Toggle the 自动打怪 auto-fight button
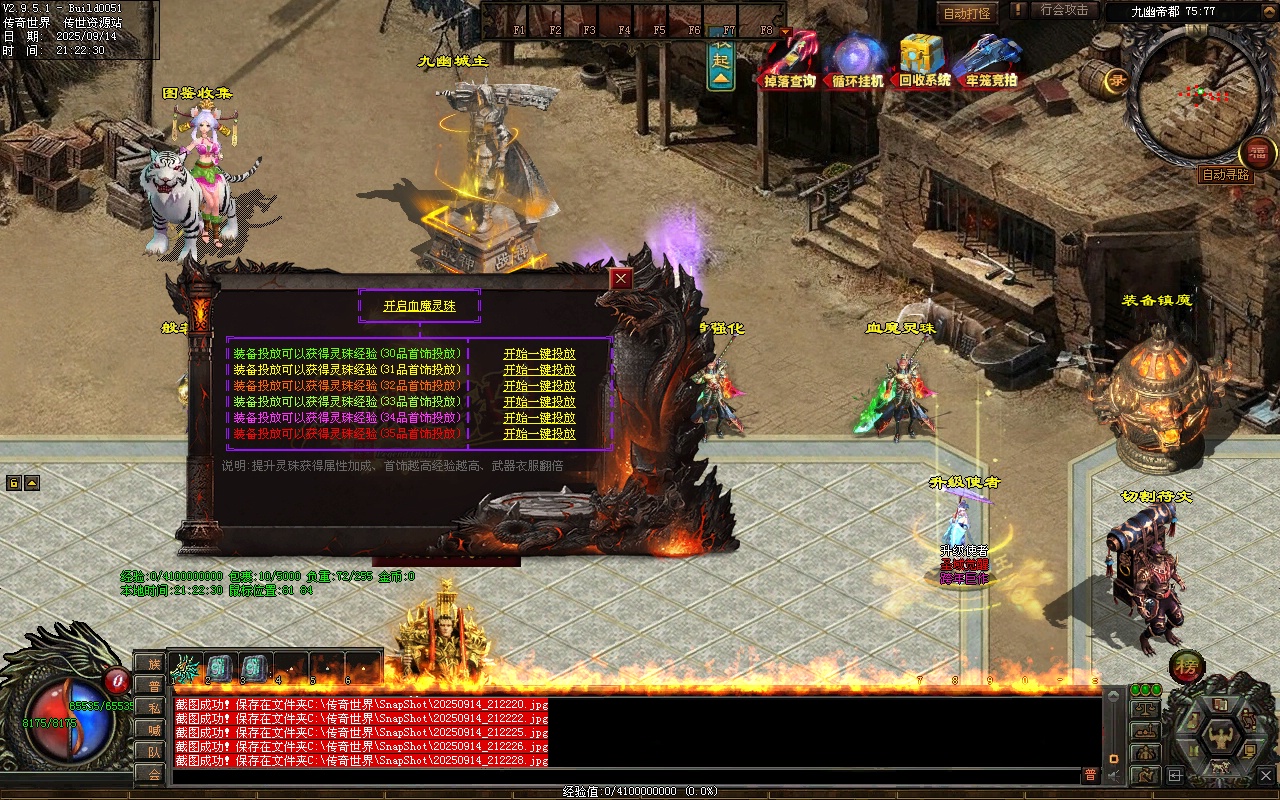Screen dimensions: 1280x800 [967, 13]
